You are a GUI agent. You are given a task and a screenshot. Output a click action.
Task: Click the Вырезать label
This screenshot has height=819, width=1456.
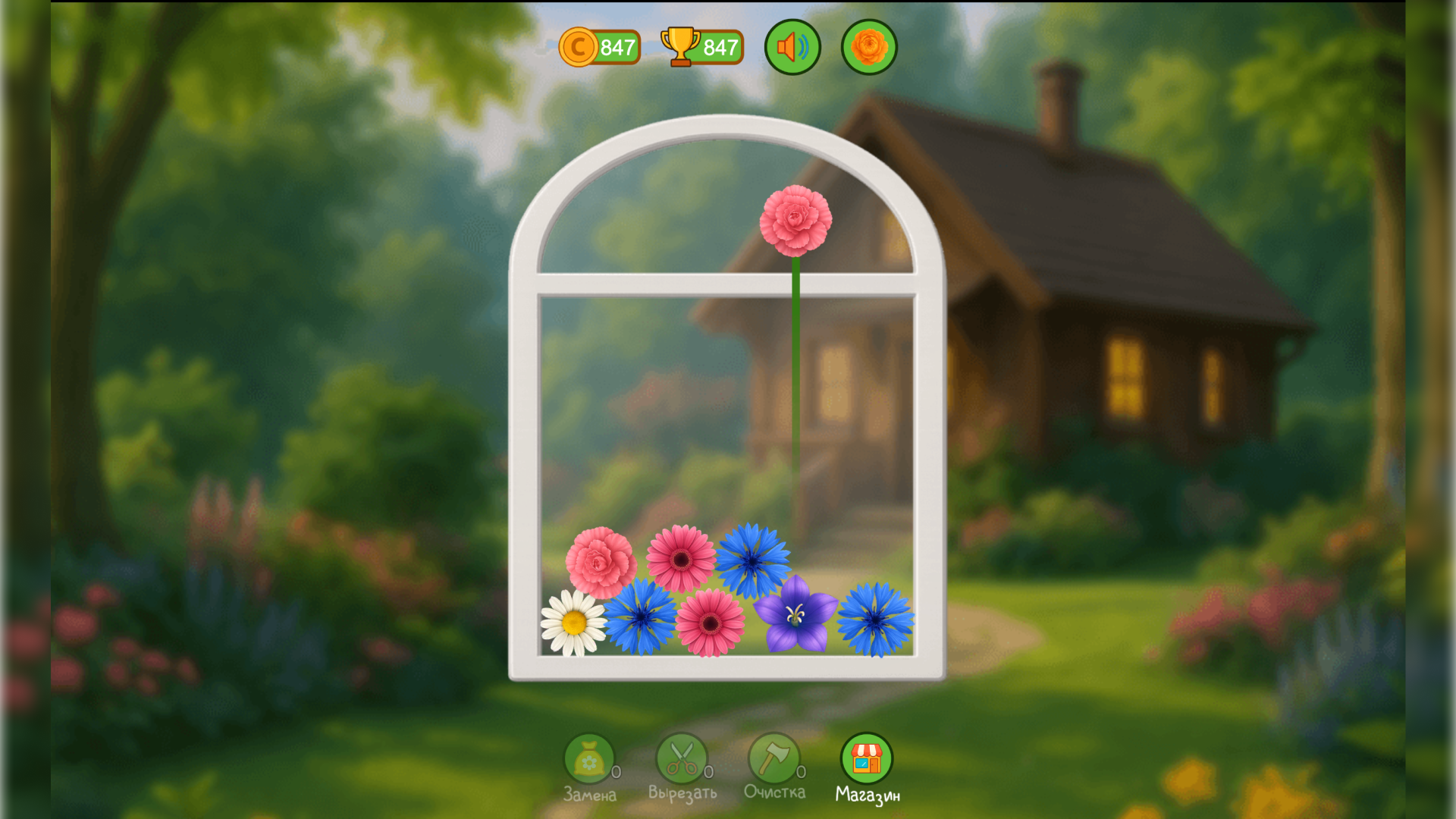681,794
